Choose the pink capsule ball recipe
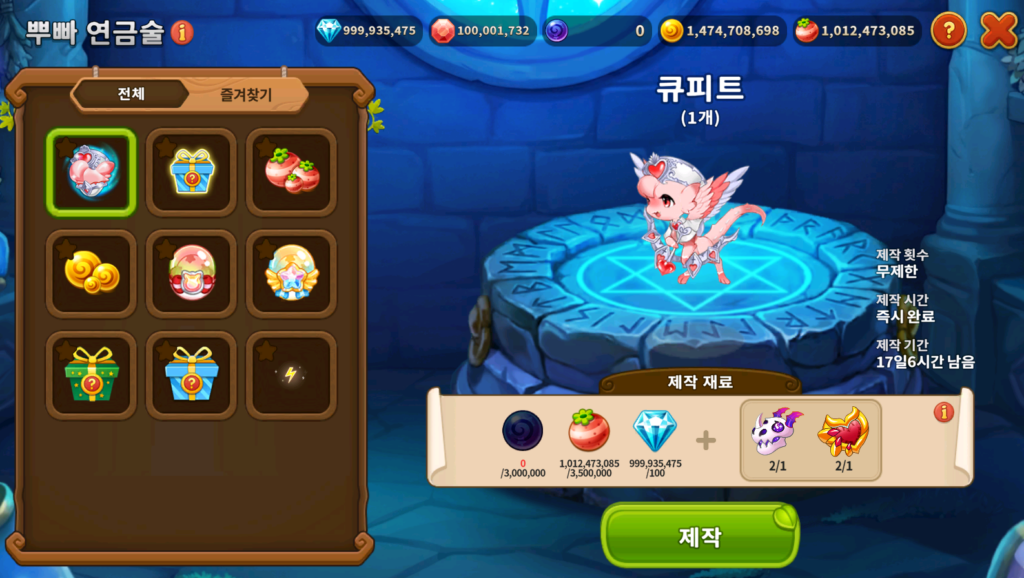Viewport: 1024px width, 578px height. tap(191, 273)
